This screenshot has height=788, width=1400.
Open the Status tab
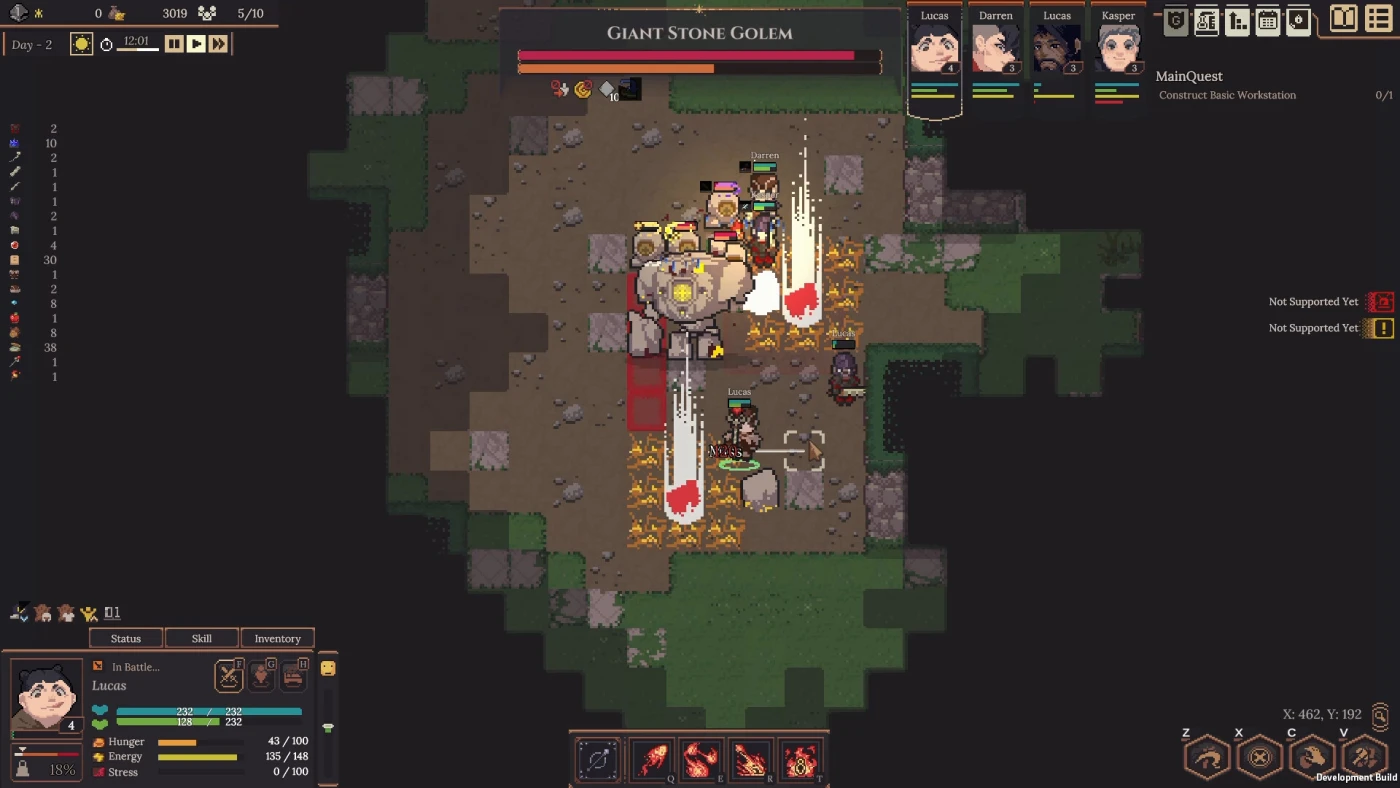point(126,638)
